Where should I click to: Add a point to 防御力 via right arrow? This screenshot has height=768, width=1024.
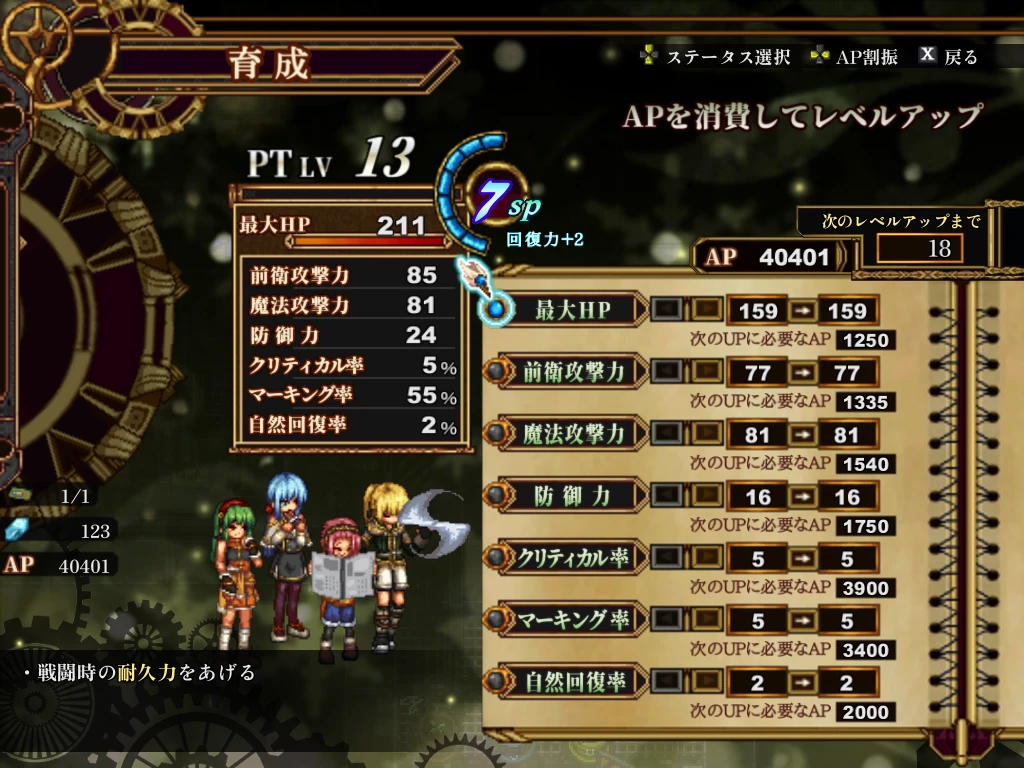[x=706, y=496]
